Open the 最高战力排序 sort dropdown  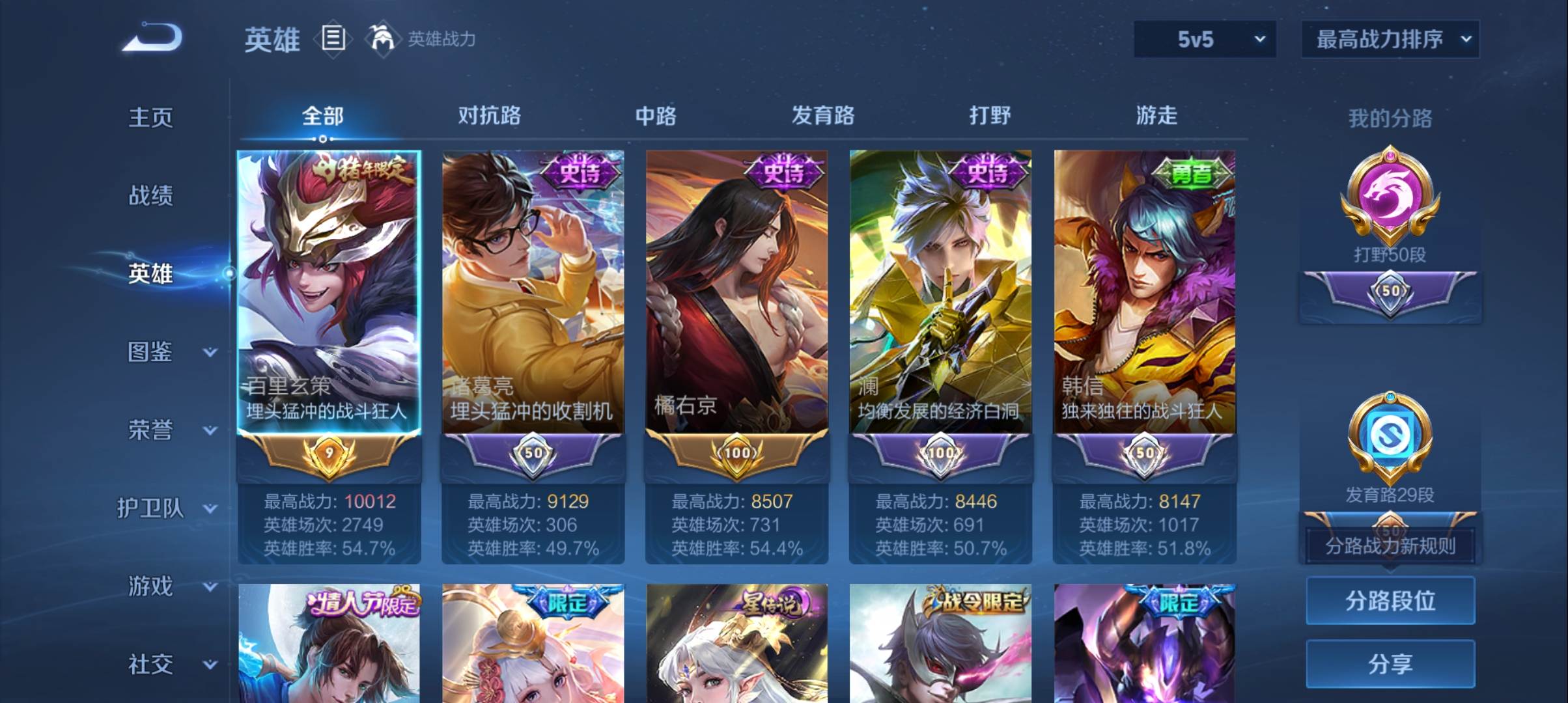1390,39
